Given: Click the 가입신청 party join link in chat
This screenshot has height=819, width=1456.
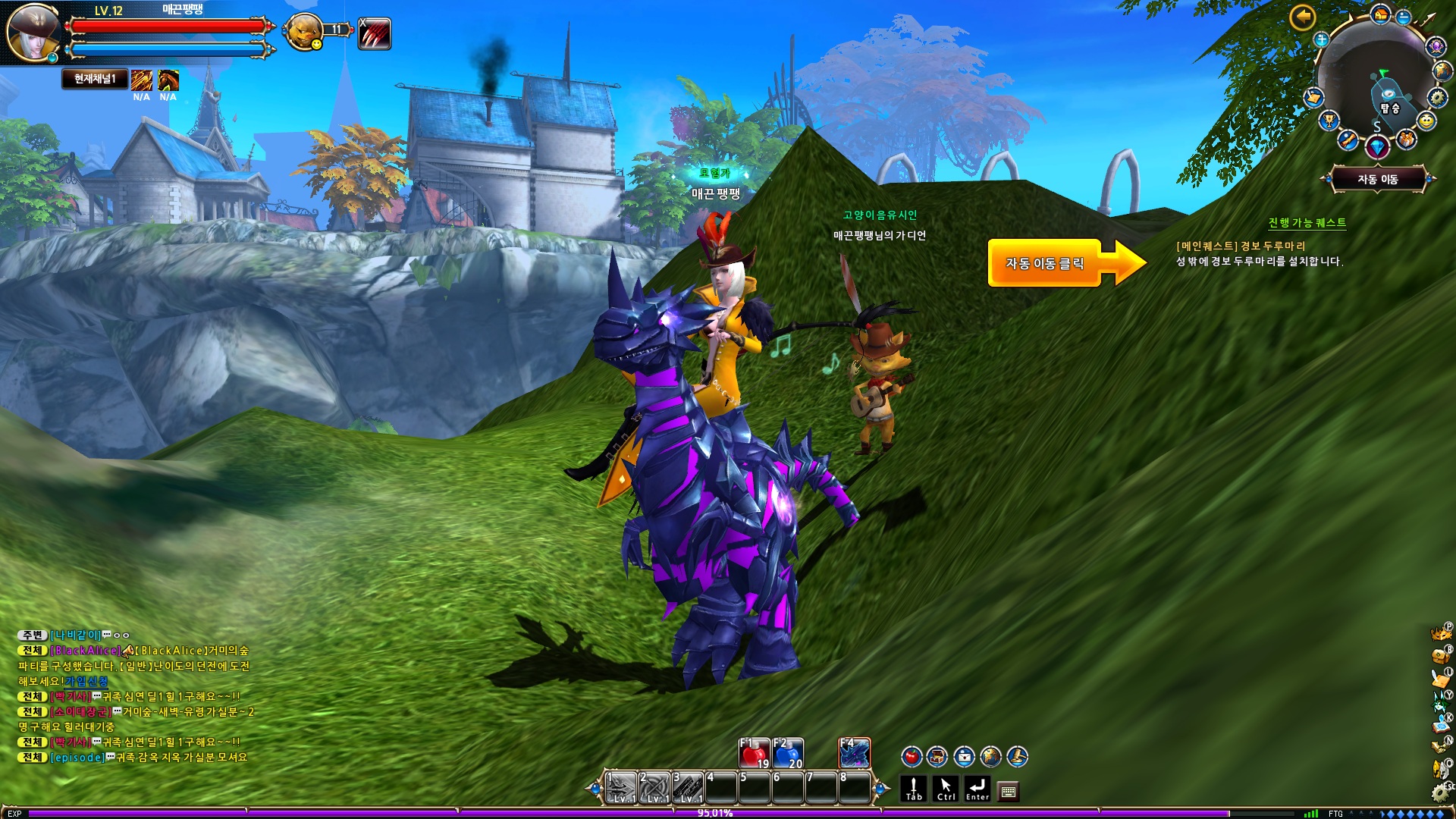Looking at the screenshot, I should tap(86, 681).
